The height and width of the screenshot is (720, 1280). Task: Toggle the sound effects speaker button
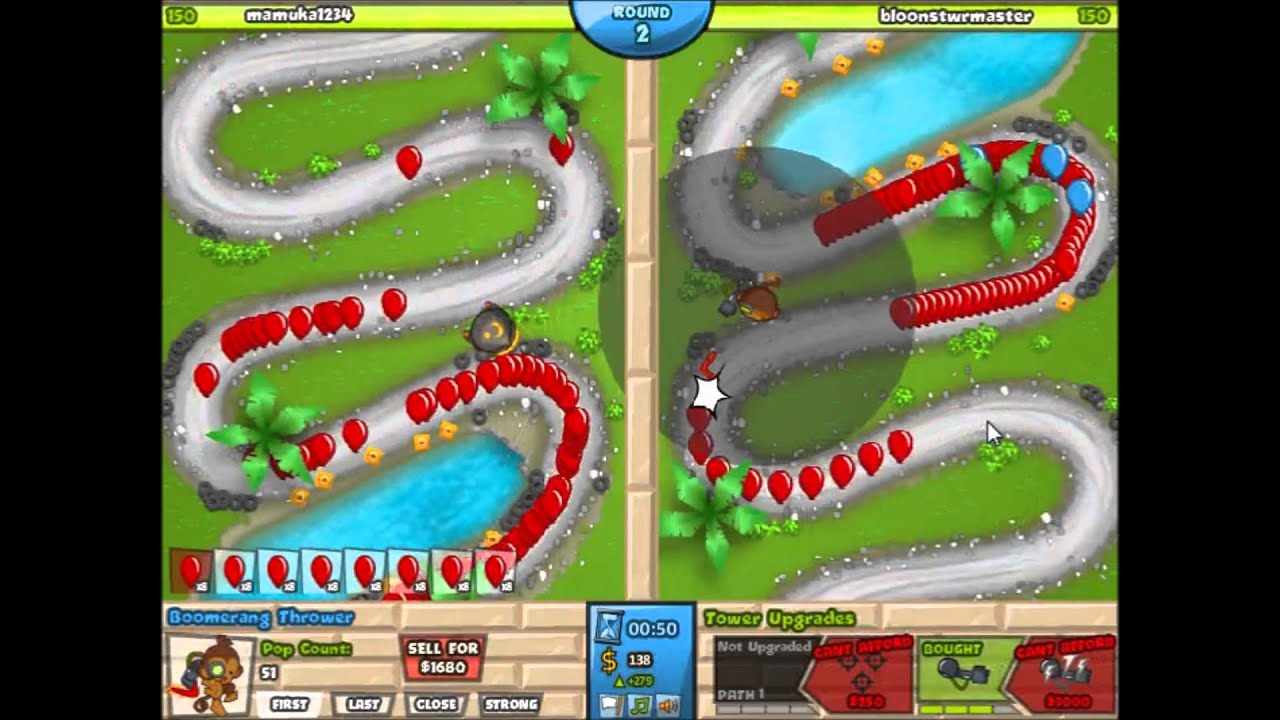668,705
